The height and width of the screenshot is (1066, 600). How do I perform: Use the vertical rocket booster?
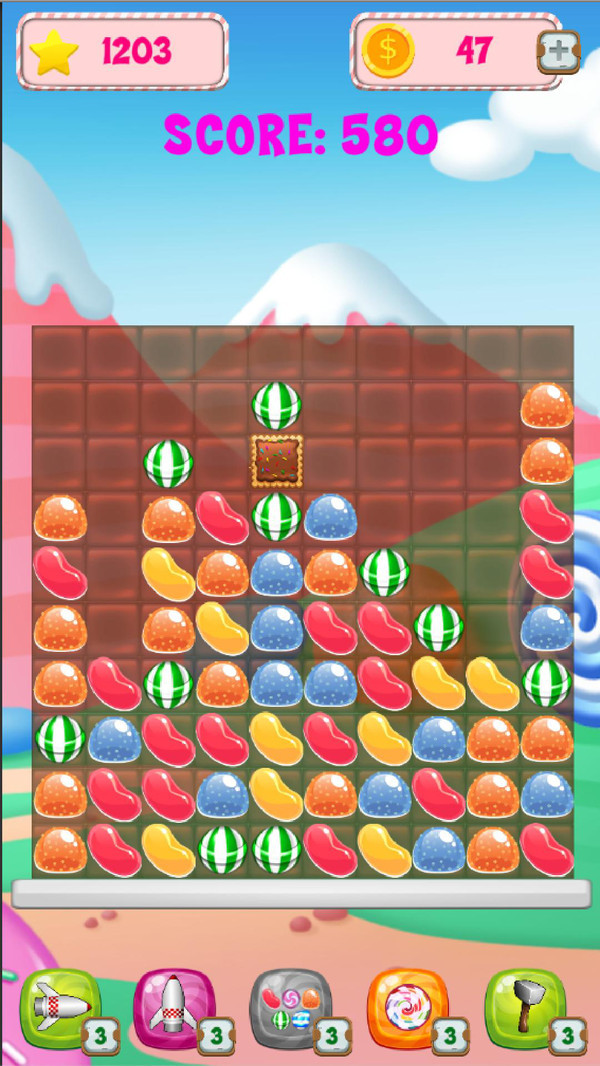(x=174, y=1008)
